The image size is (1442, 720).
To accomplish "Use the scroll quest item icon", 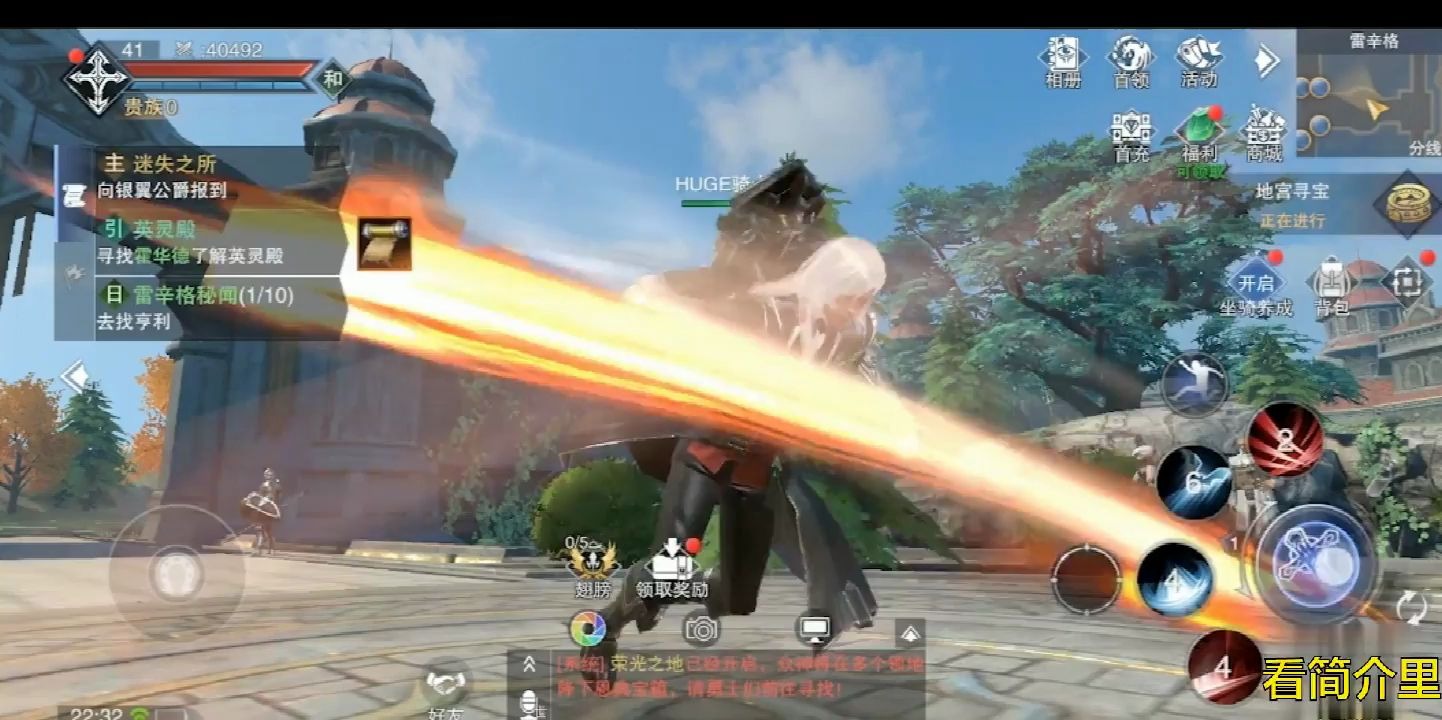I will pos(384,243).
